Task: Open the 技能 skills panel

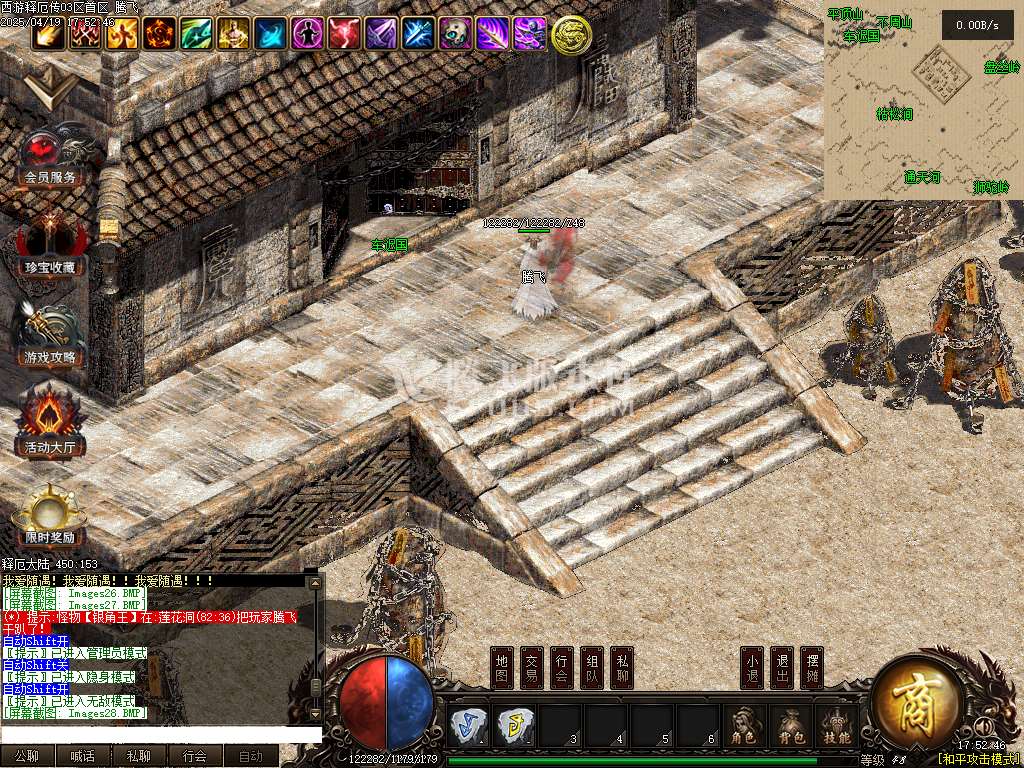Action: [835, 726]
